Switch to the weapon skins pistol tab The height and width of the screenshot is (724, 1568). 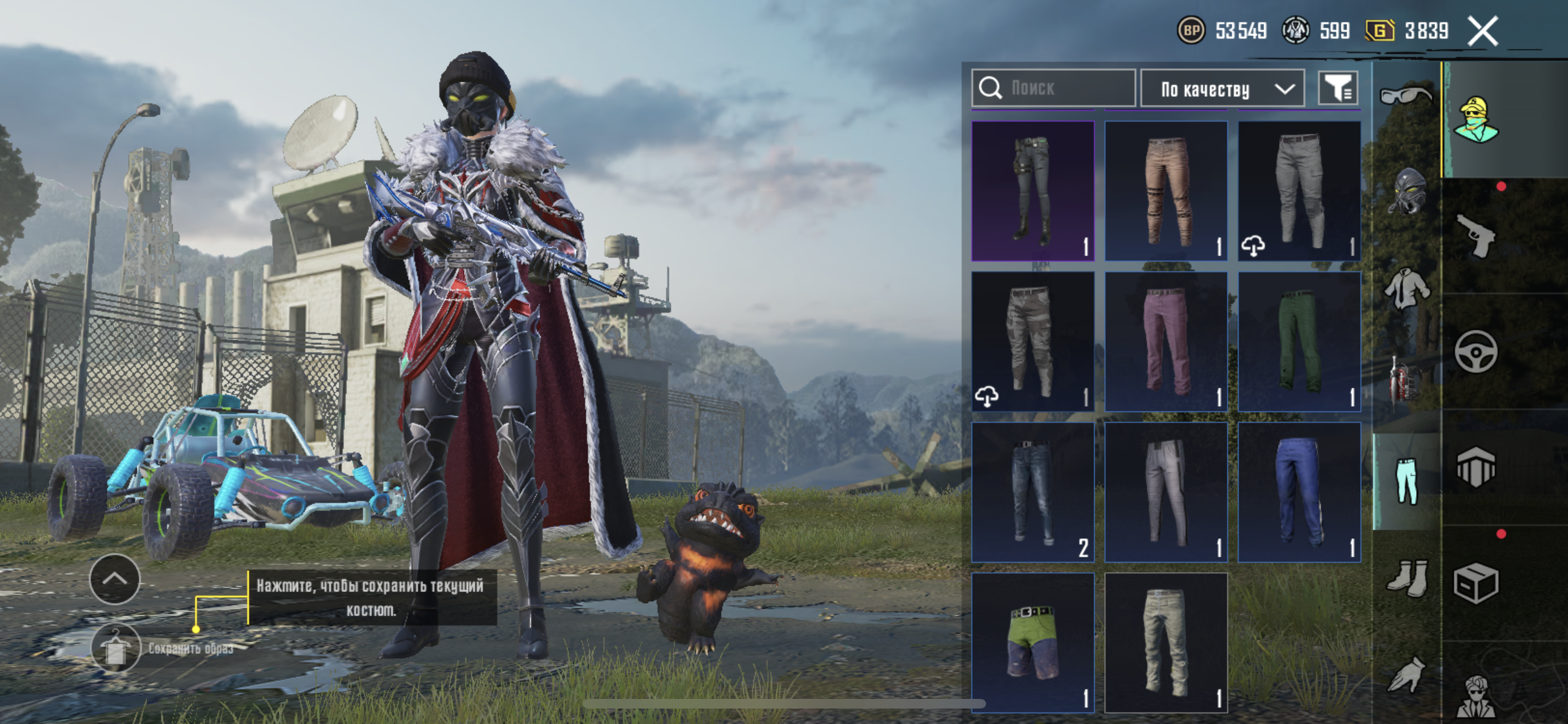(x=1475, y=237)
